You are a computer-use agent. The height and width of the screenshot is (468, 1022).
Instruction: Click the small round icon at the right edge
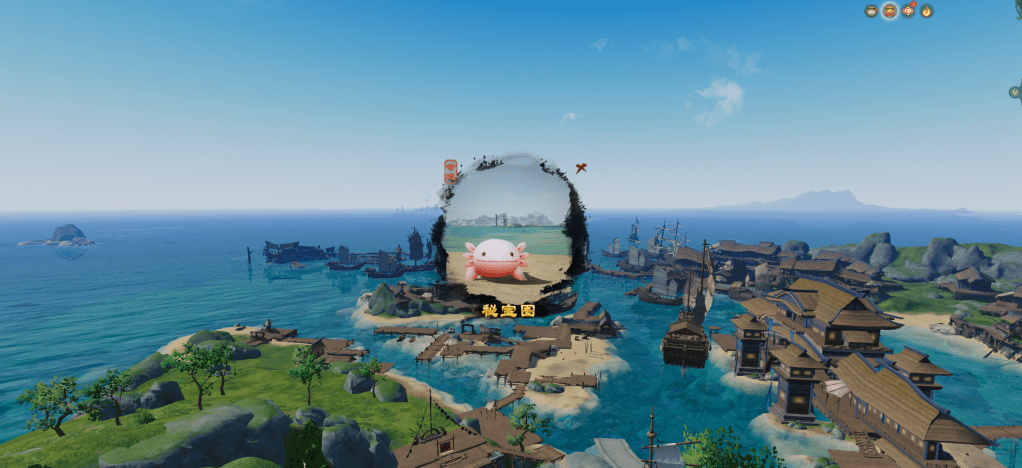pos(1015,92)
